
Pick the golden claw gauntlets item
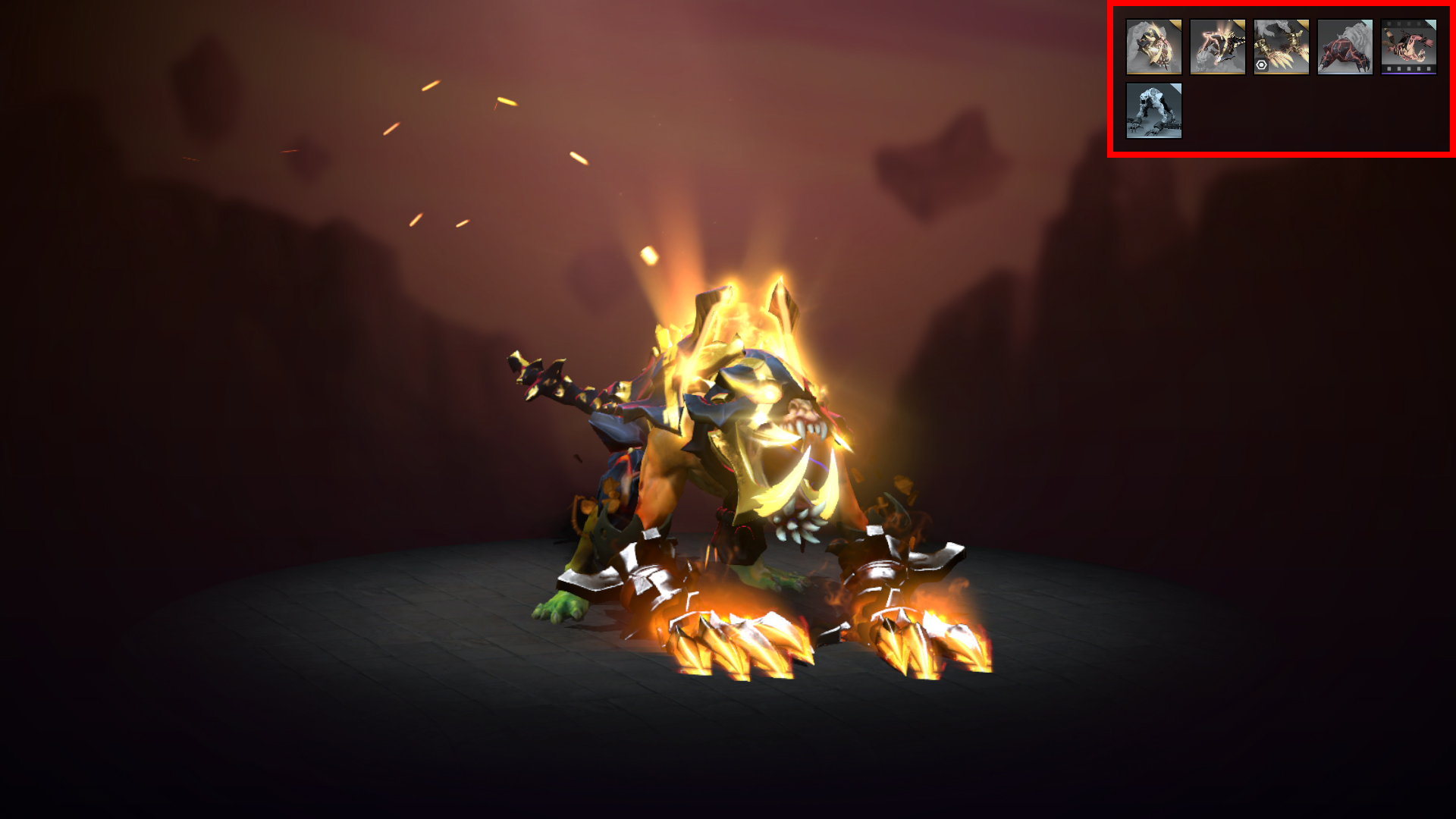[1281, 47]
